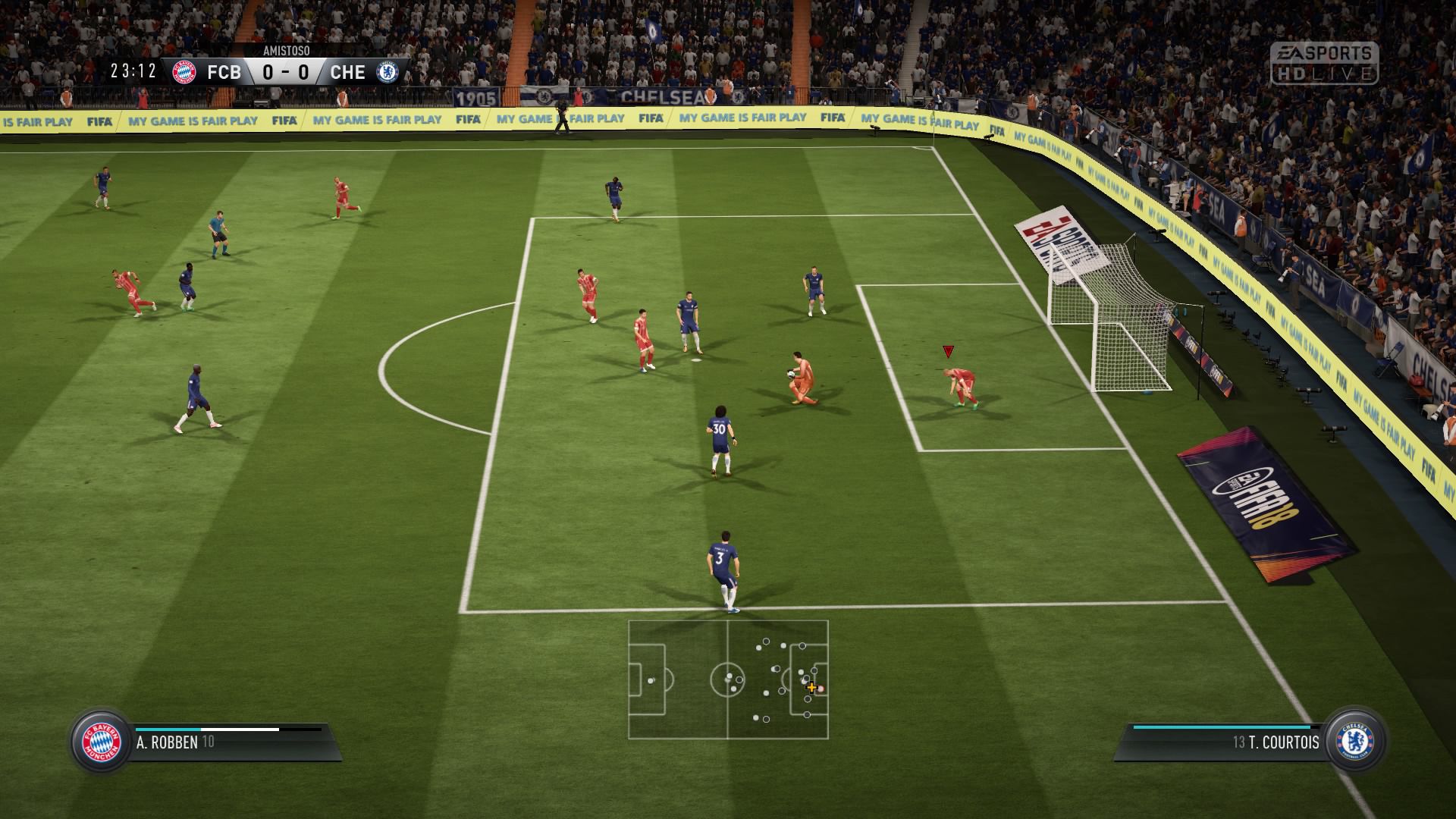Screen dimensions: 1456x819
Task: Click the AMISTOSO match type label
Action: pos(285,52)
